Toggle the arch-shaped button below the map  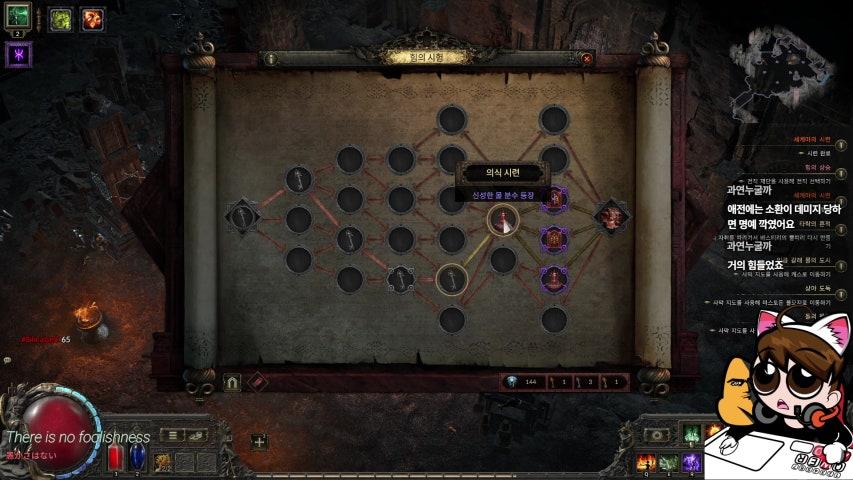coord(233,382)
